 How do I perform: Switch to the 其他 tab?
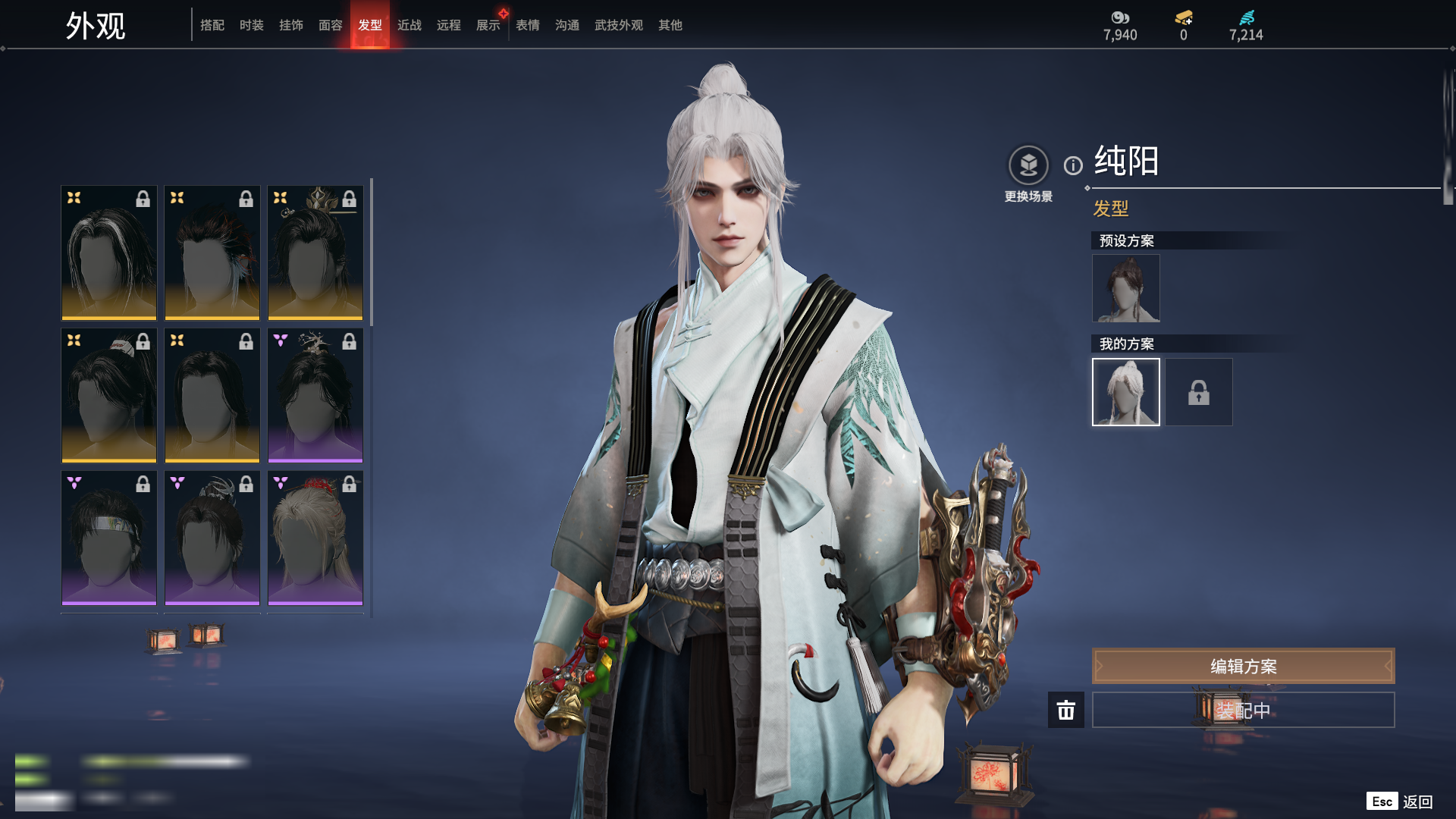[x=670, y=25]
